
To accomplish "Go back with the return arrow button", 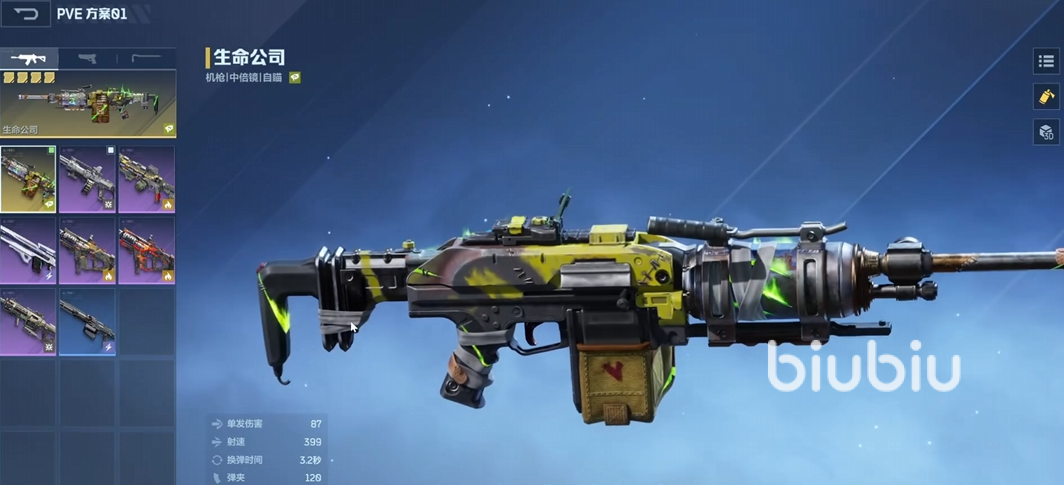I will click(x=26, y=14).
